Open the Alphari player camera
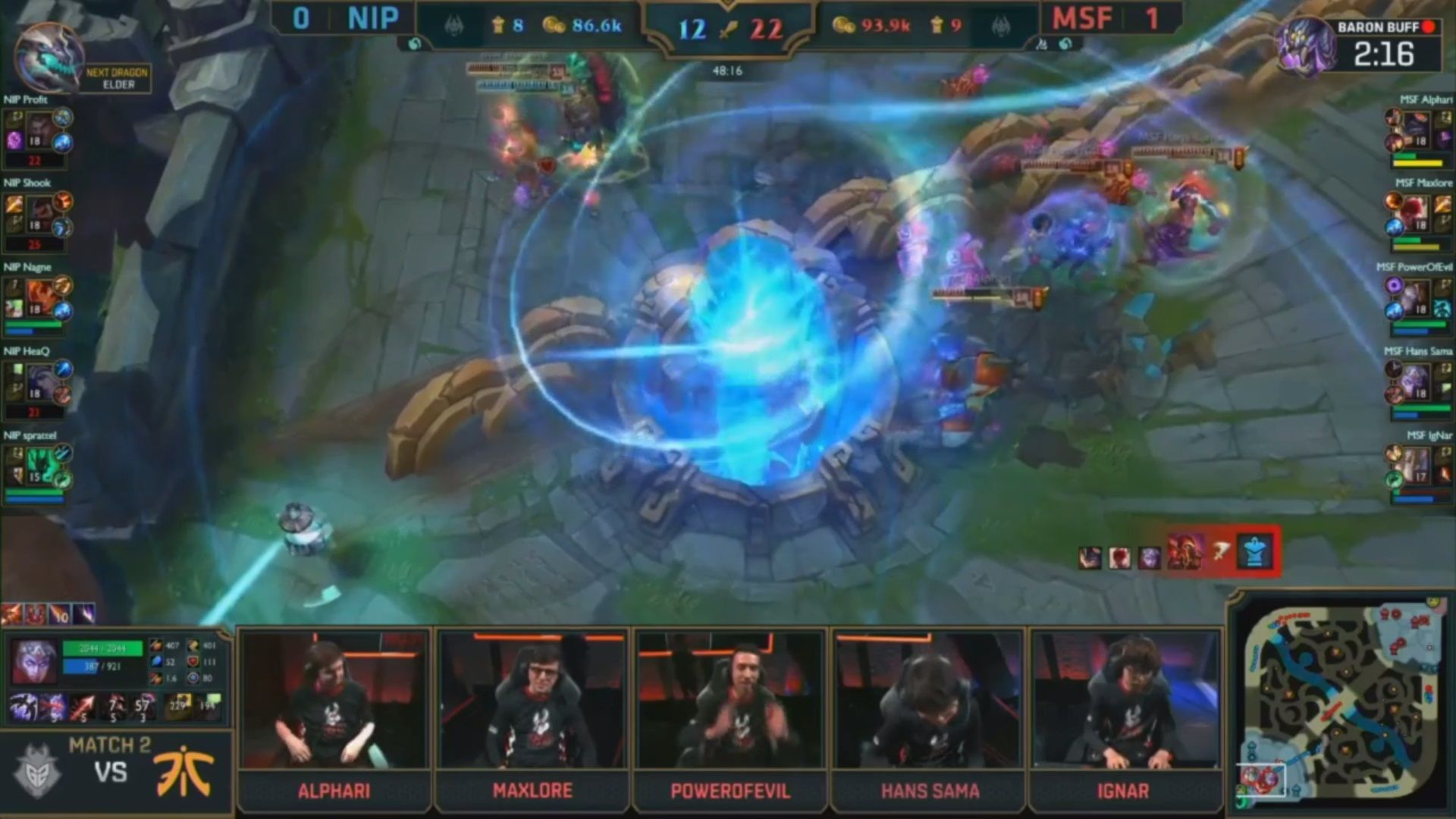The image size is (1456, 819). pyautogui.click(x=334, y=701)
